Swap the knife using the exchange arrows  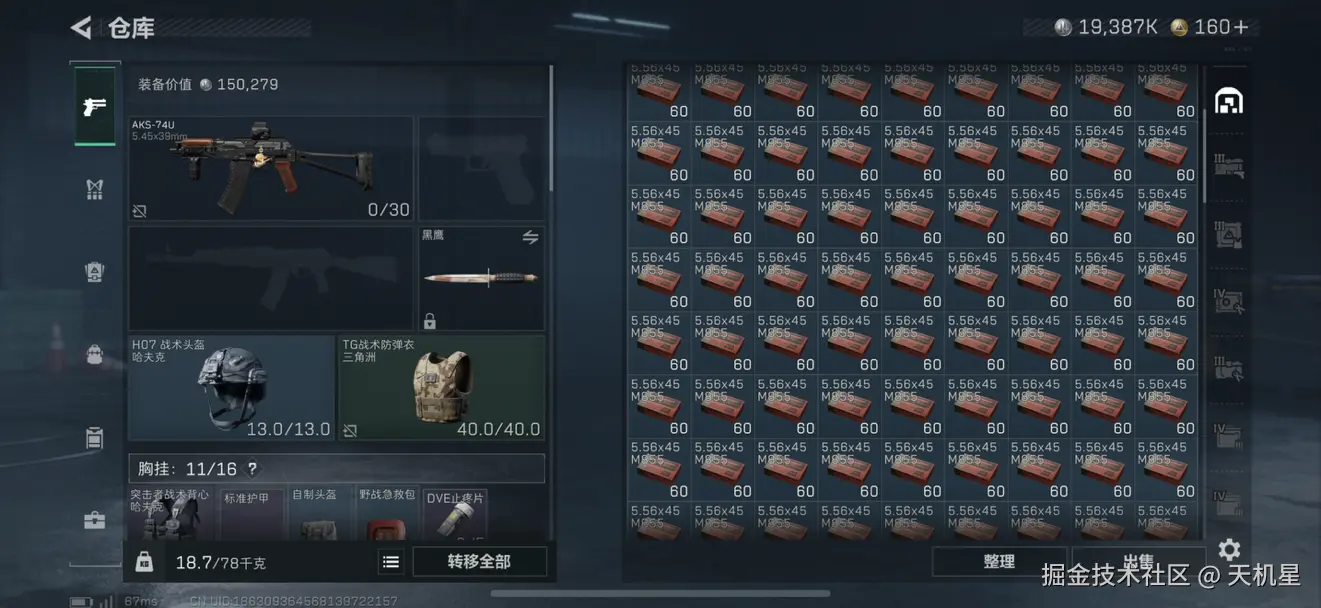pos(530,237)
